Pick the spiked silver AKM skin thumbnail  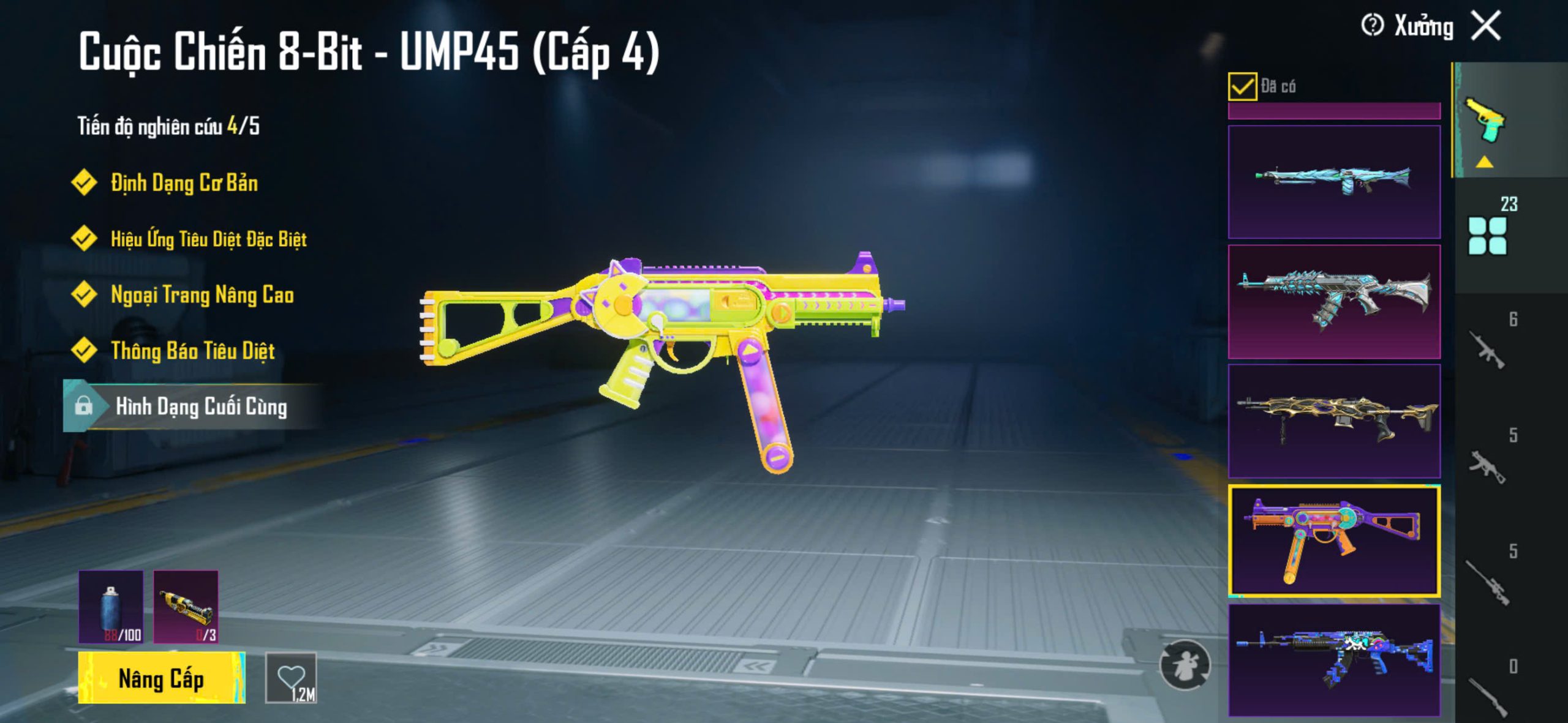pyautogui.click(x=1334, y=301)
